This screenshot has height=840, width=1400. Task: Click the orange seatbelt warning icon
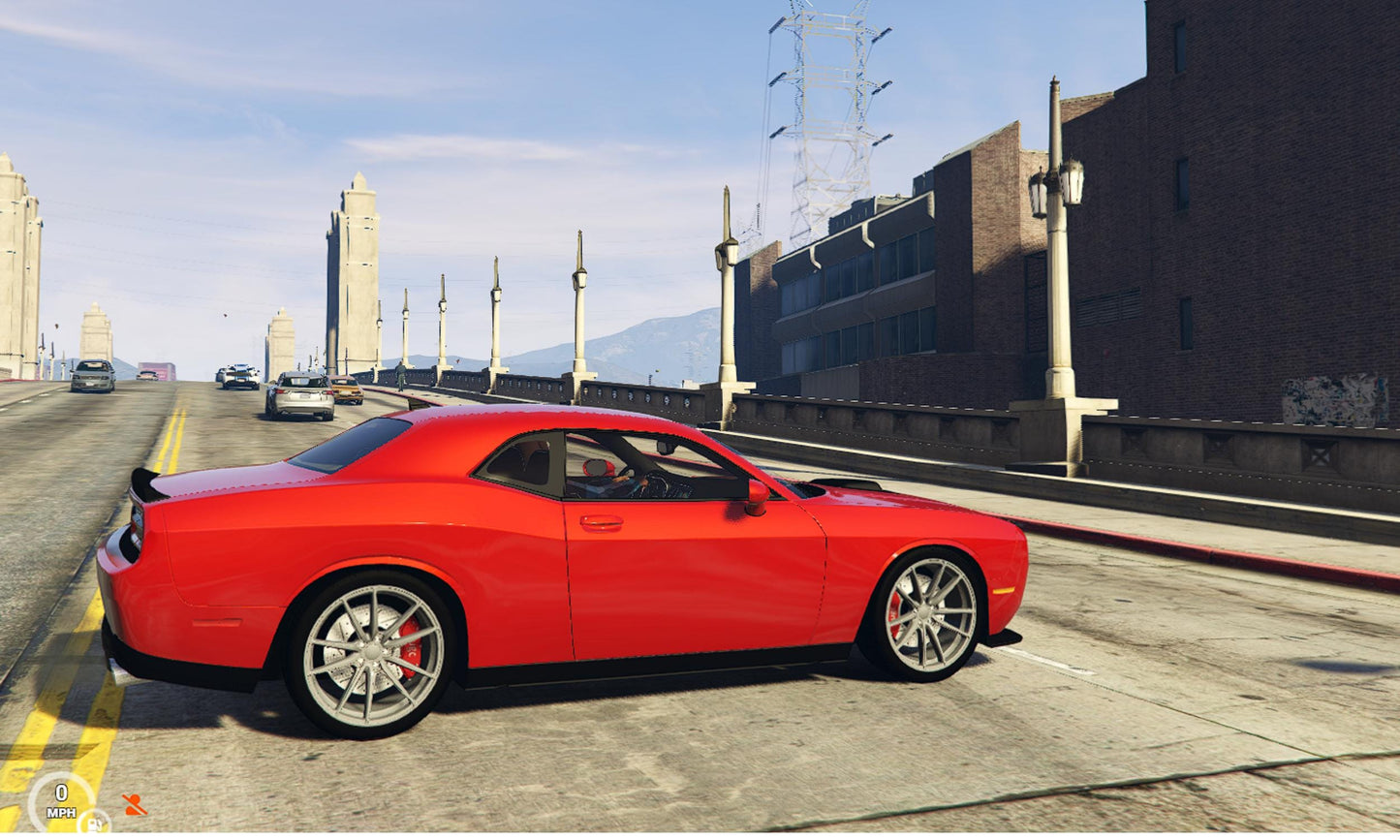click(x=134, y=804)
